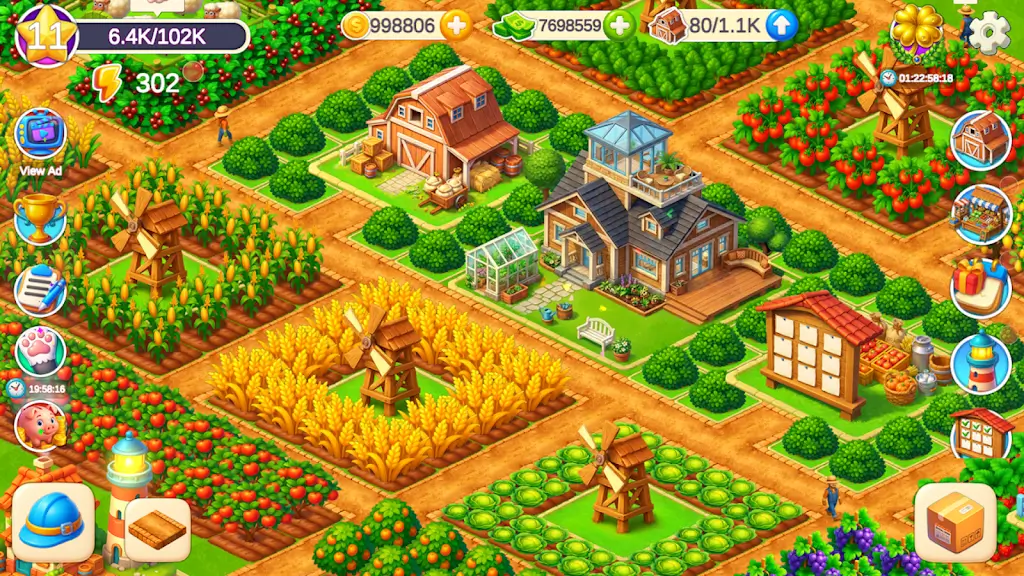Screen dimensions: 1024x576
Task: Tap the level 11 star badge
Action: click(x=45, y=36)
